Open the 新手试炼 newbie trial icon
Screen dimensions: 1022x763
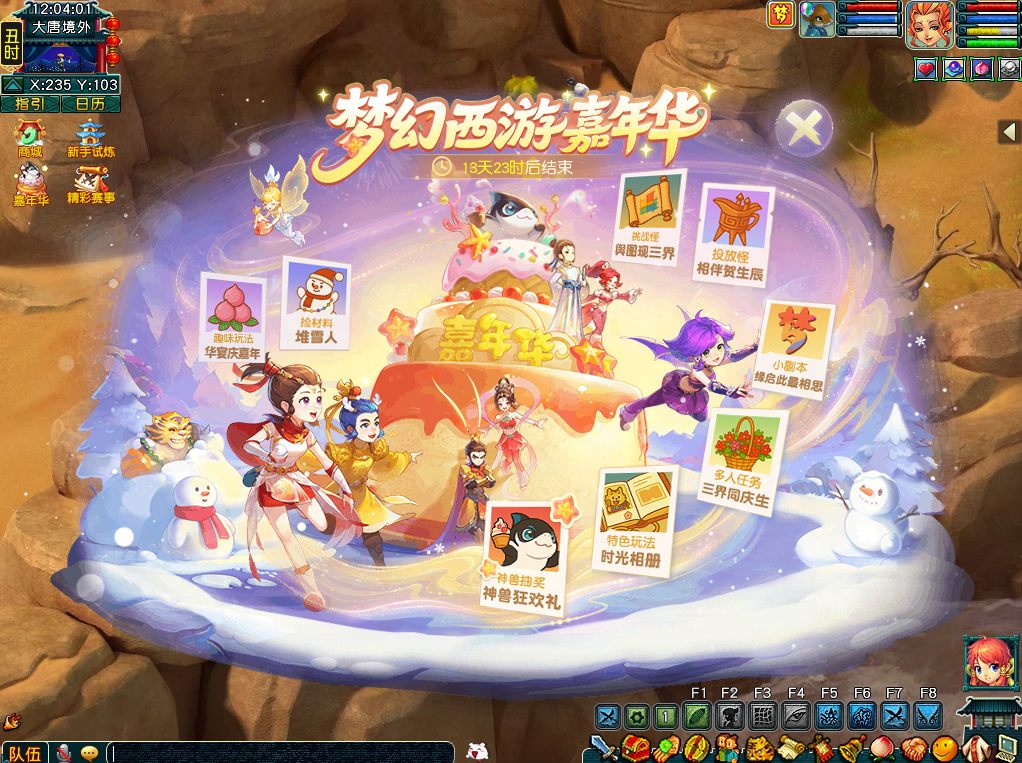click(91, 138)
